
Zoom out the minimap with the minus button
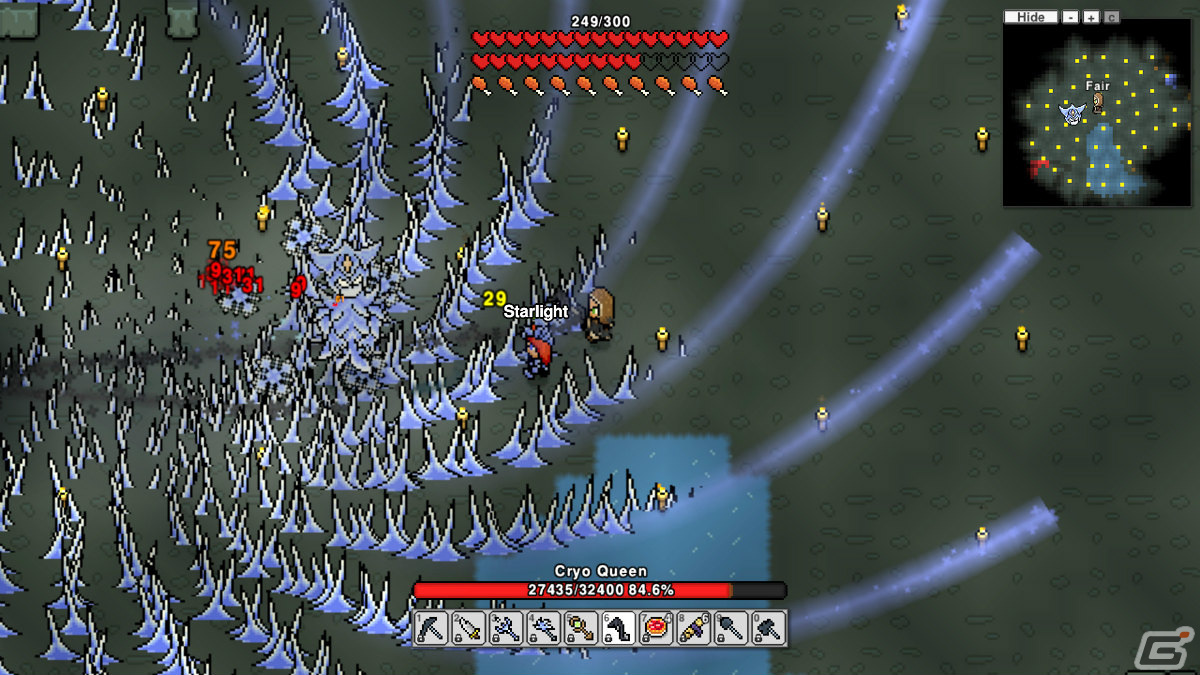click(1071, 17)
